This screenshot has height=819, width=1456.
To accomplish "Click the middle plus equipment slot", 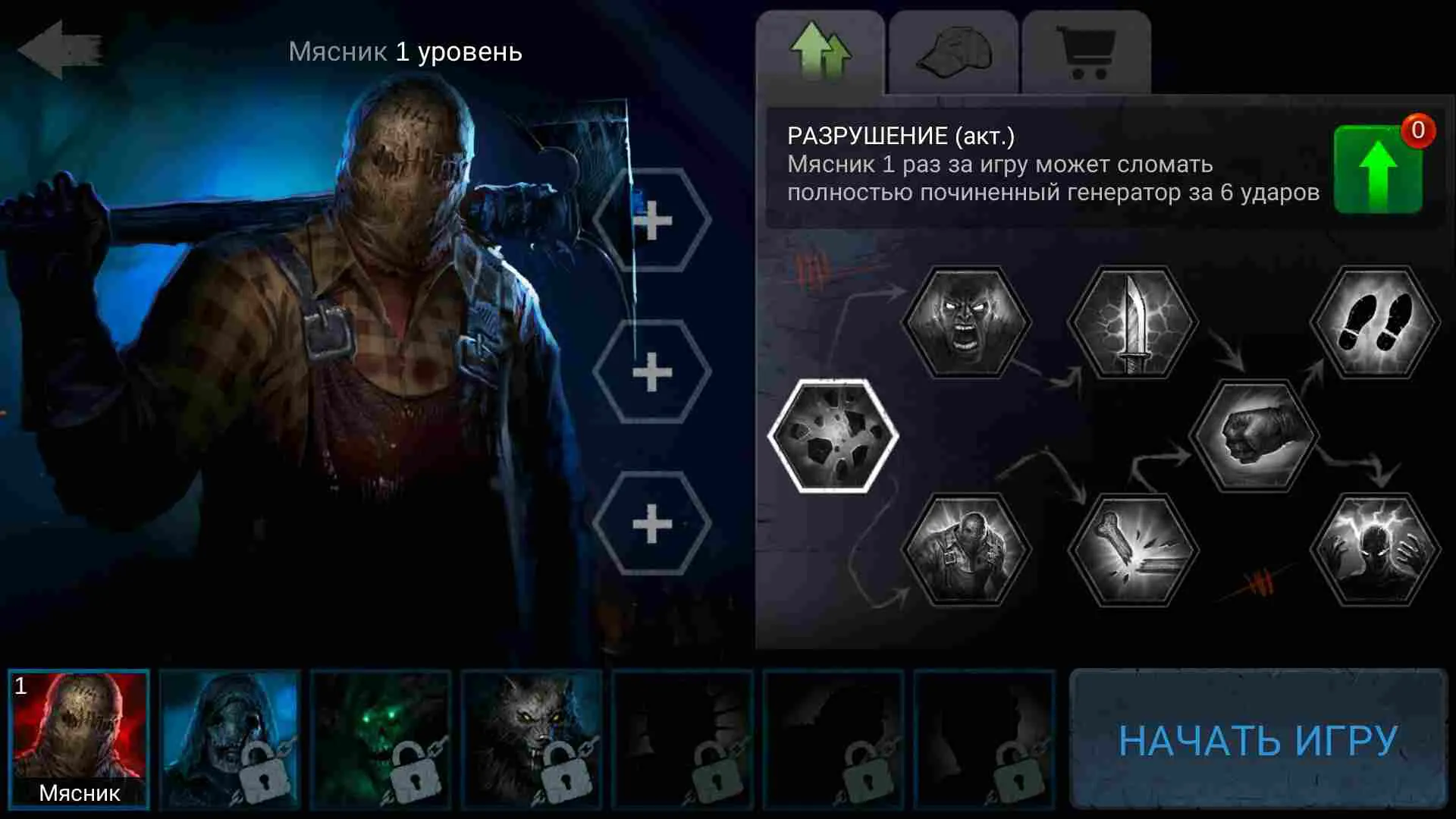I will (x=654, y=369).
